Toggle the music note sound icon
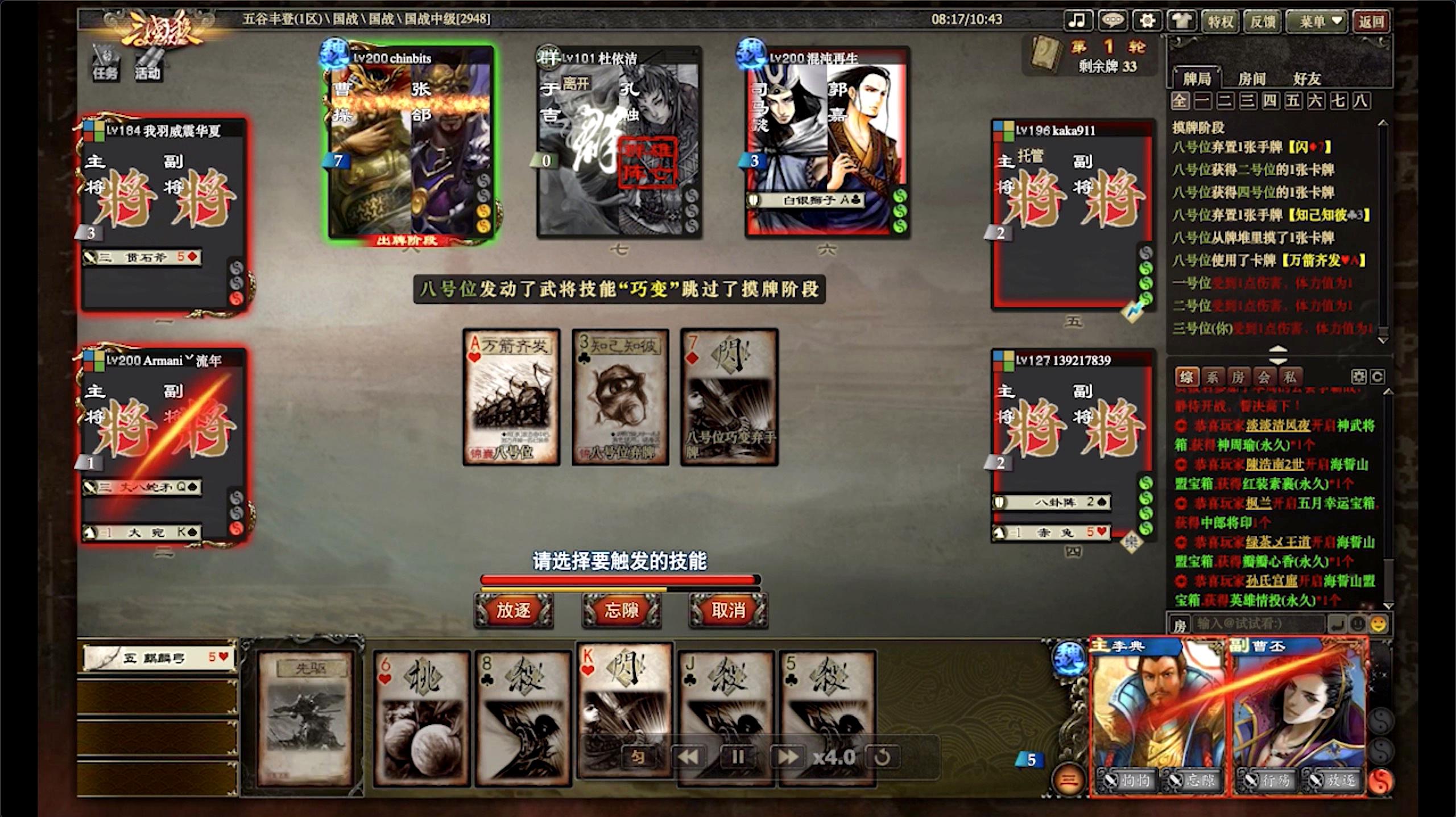Viewport: 1456px width, 817px height. pos(1077,21)
